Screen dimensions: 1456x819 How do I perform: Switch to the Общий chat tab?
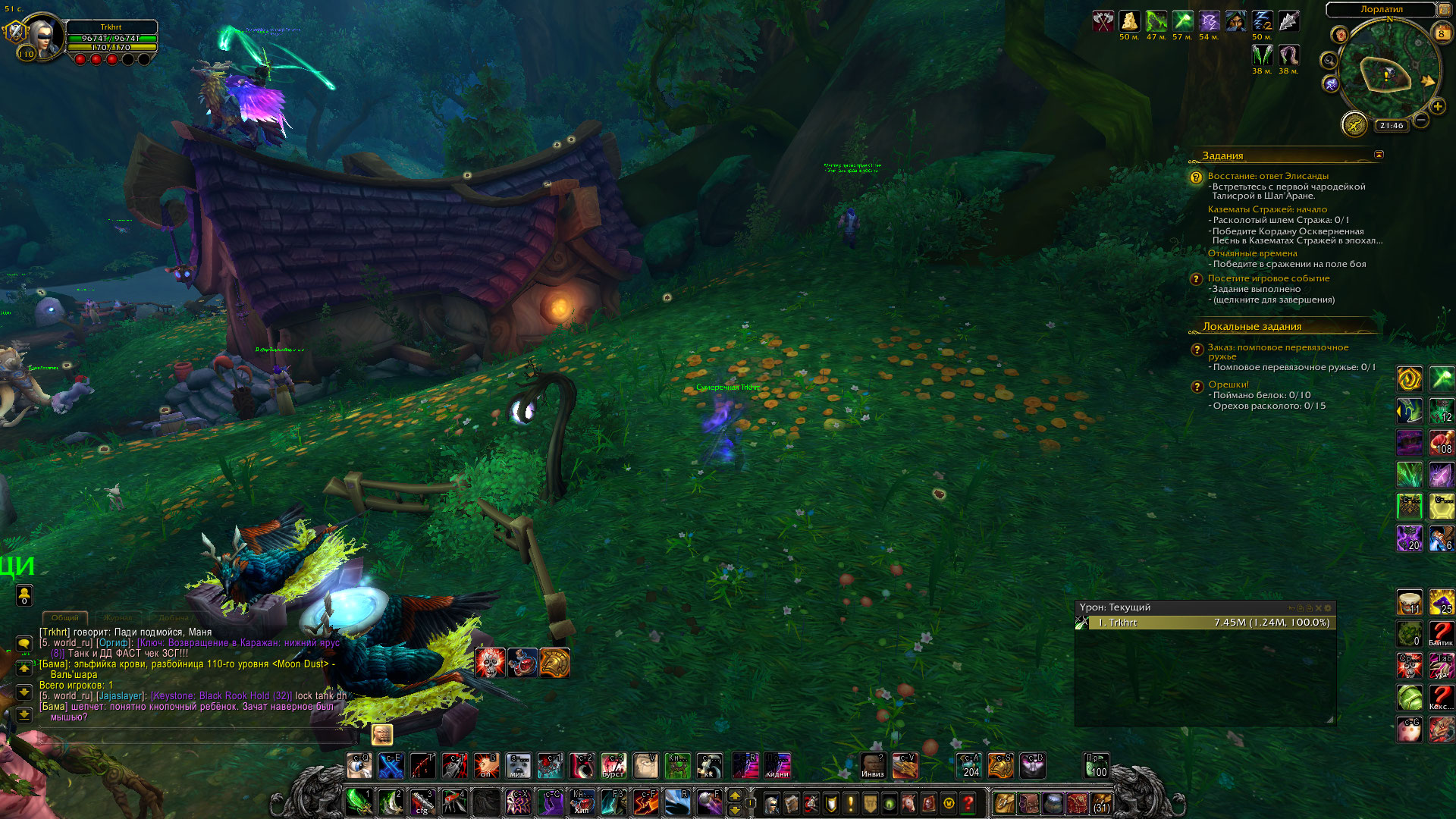point(65,618)
